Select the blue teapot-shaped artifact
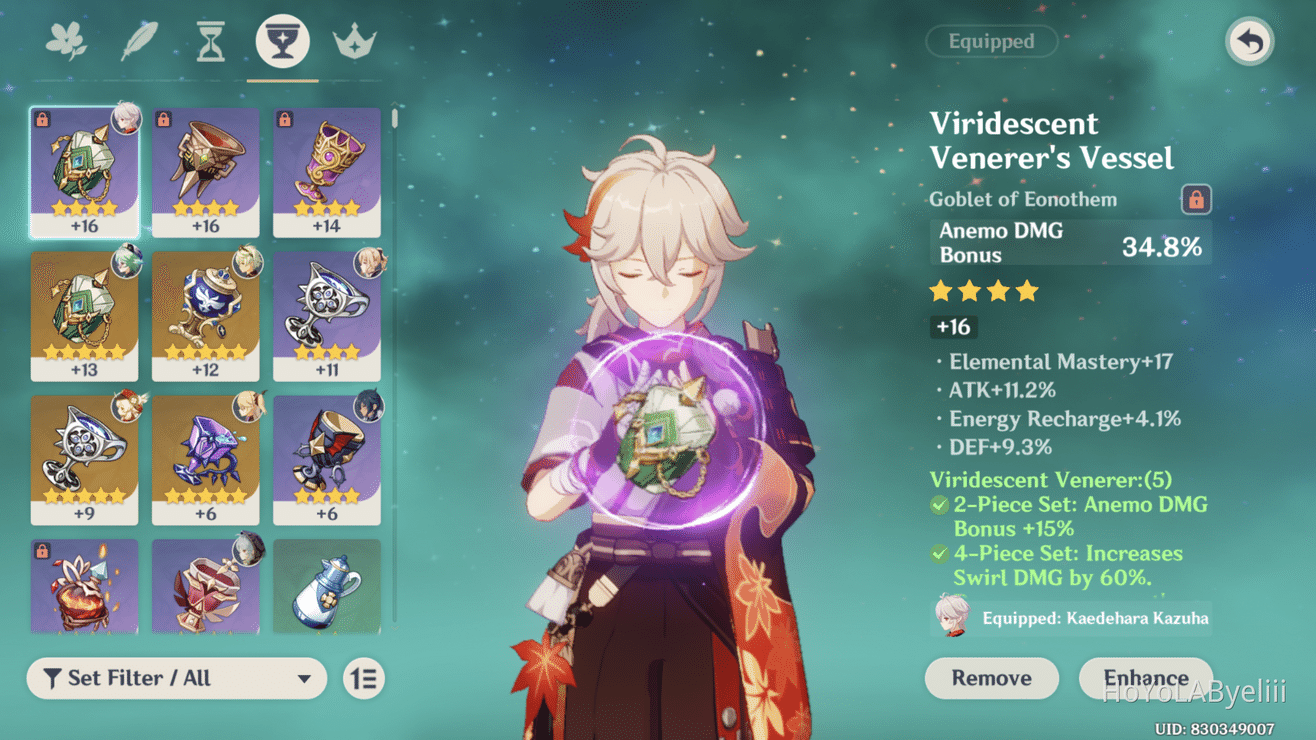Image resolution: width=1316 pixels, height=740 pixels. click(327, 587)
